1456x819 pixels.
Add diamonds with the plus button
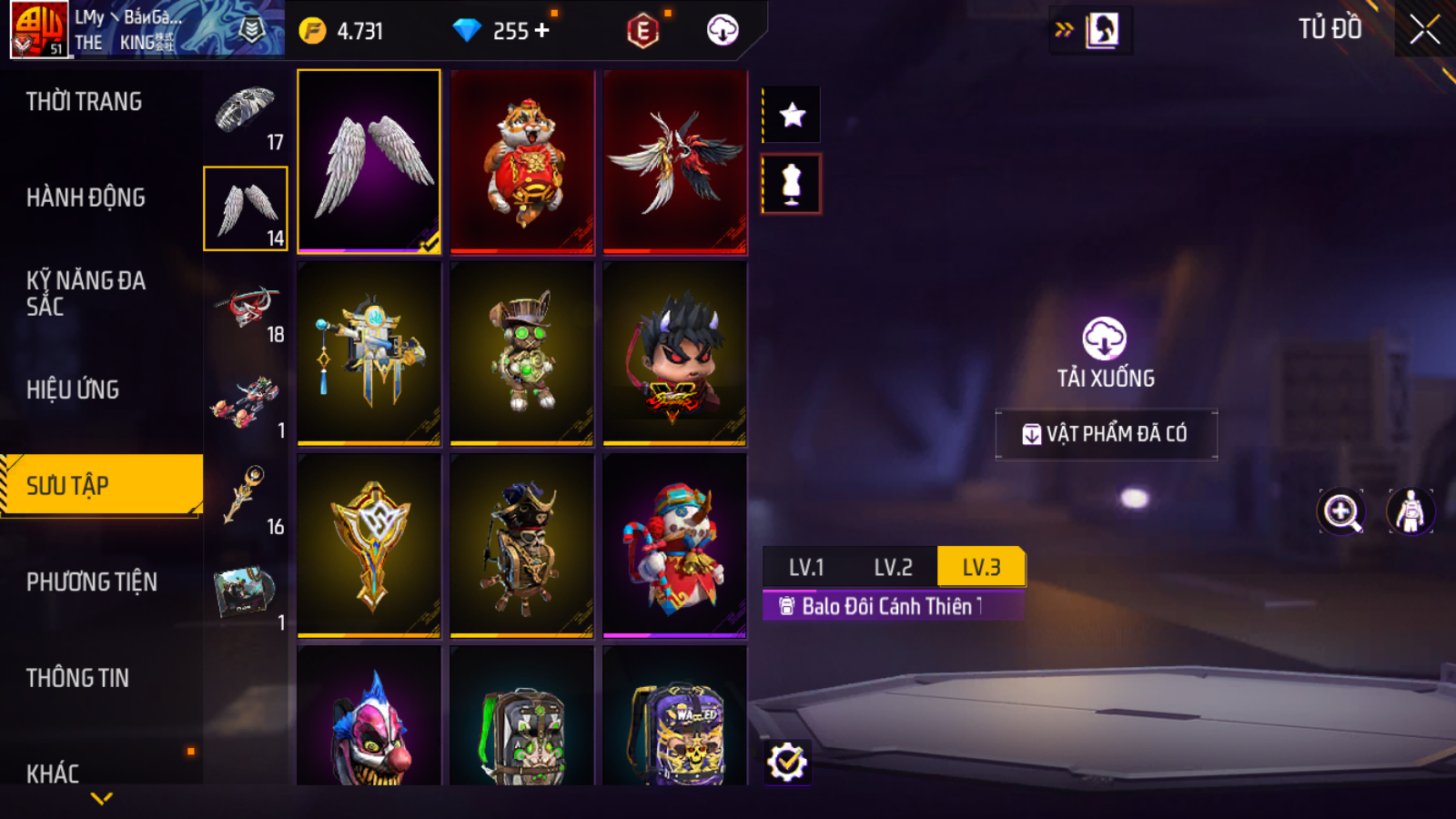(542, 31)
